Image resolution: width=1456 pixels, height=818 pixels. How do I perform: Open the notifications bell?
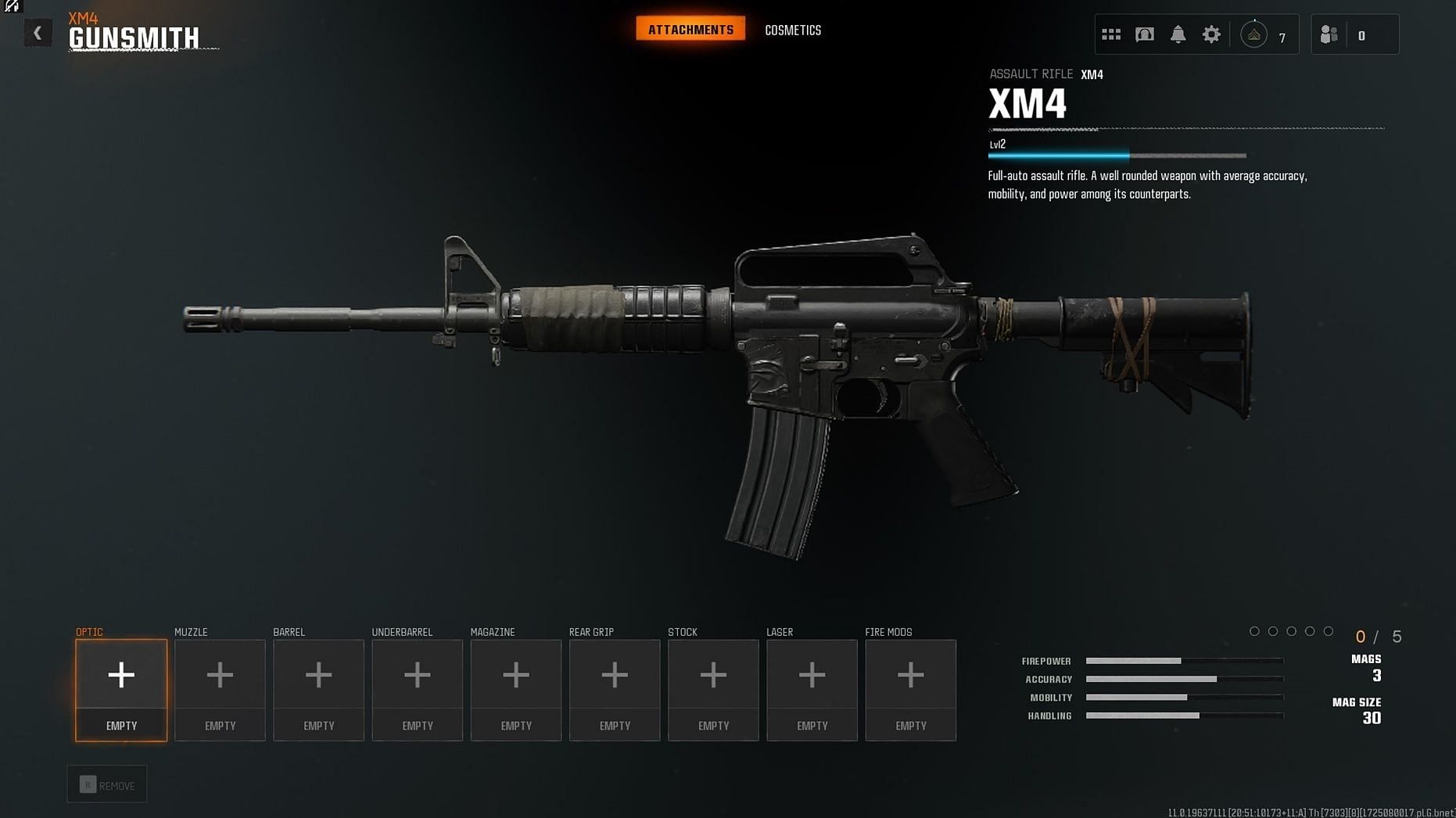coord(1178,34)
